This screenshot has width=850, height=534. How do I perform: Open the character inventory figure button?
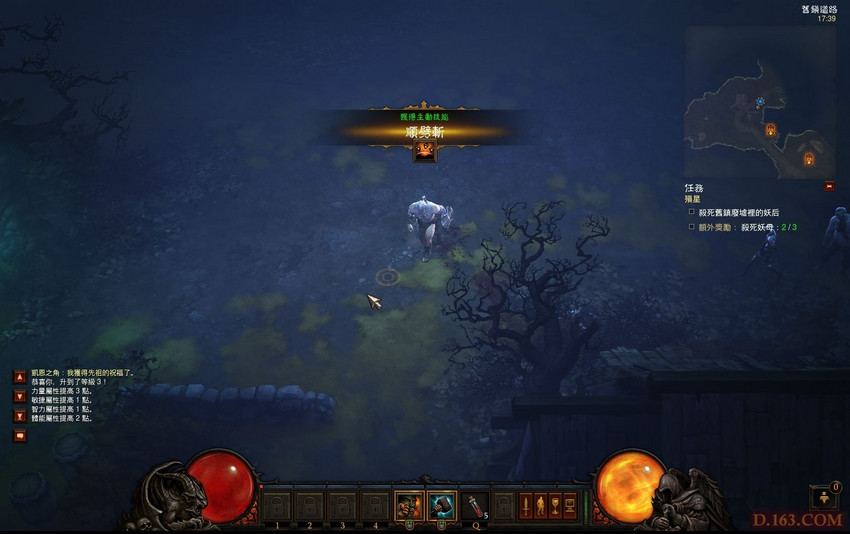coord(540,506)
